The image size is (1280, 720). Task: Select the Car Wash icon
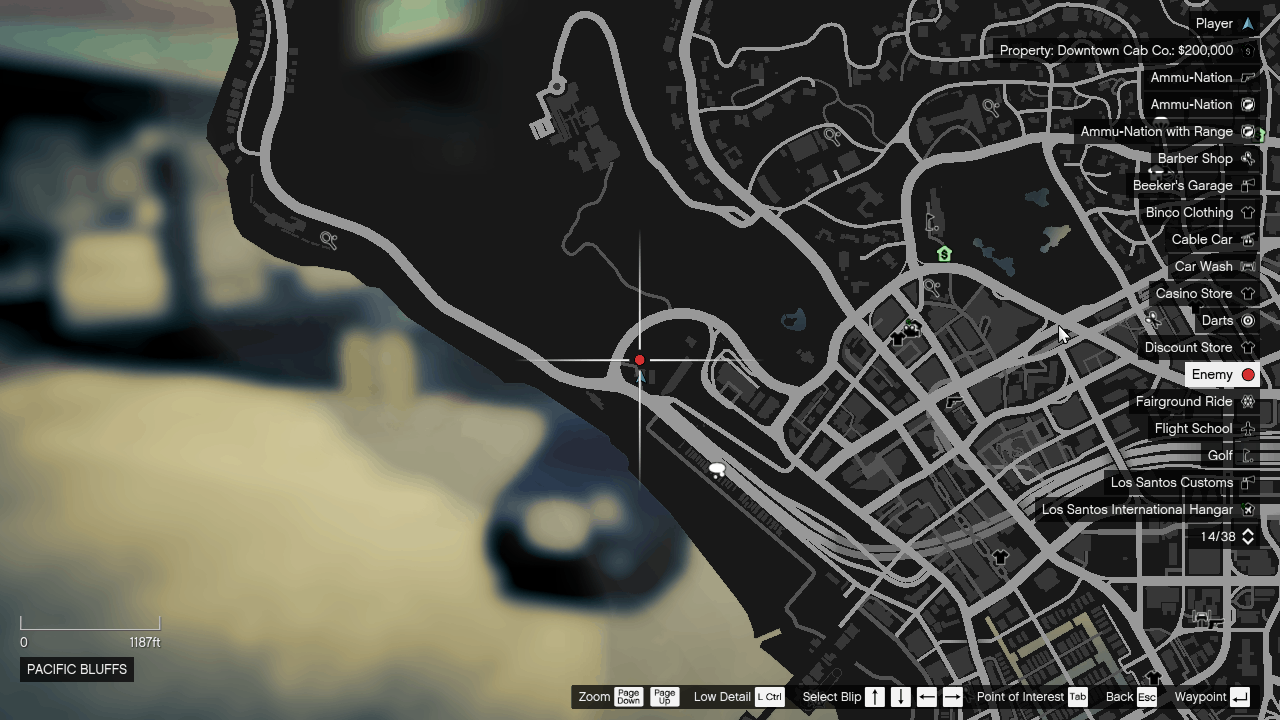pos(1248,266)
